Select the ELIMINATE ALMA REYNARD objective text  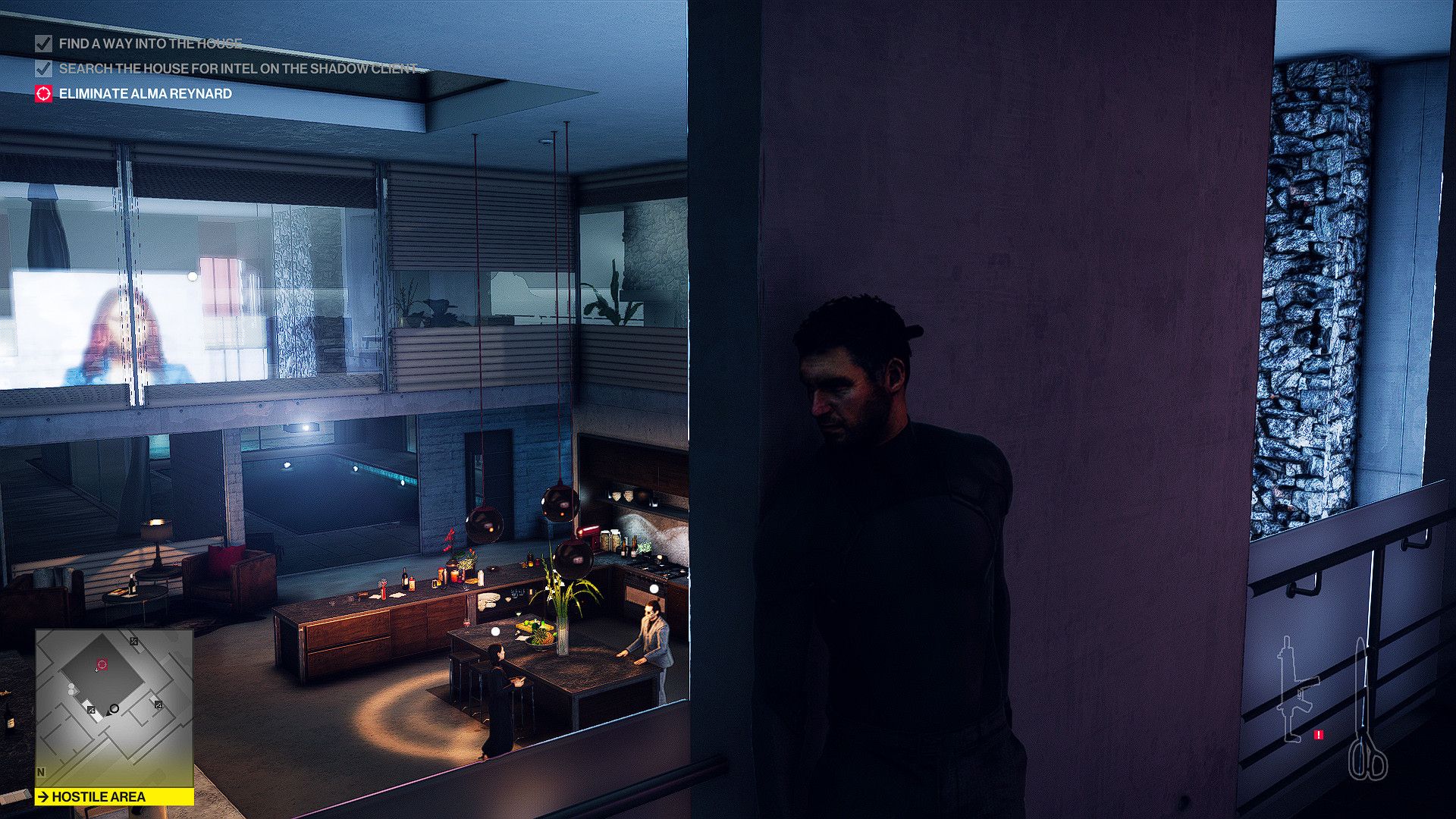145,94
